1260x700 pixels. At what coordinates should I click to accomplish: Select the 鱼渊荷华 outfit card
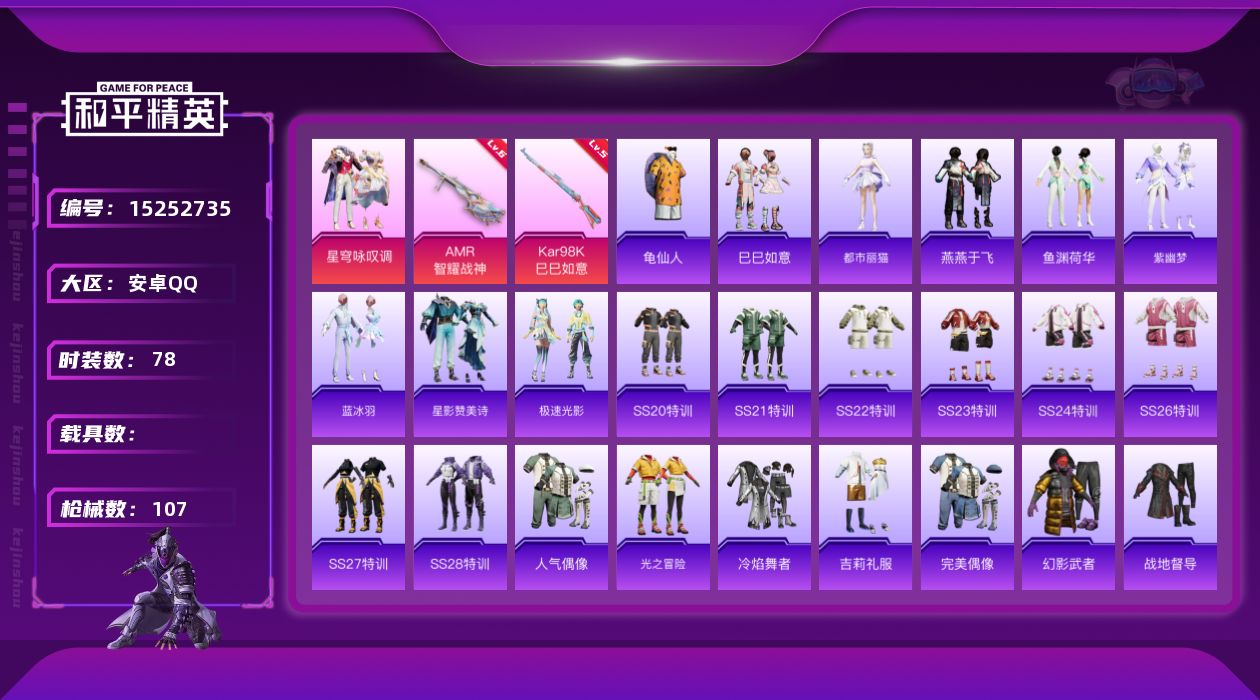[x=1068, y=211]
